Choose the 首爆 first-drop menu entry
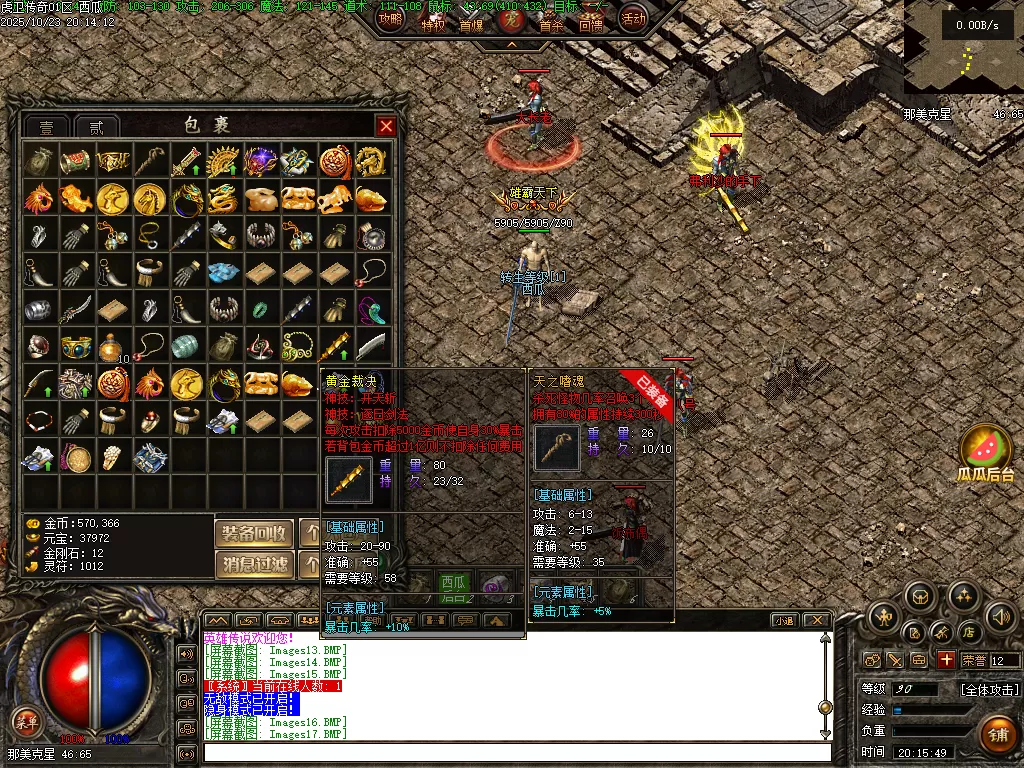1024x768 pixels. click(471, 25)
